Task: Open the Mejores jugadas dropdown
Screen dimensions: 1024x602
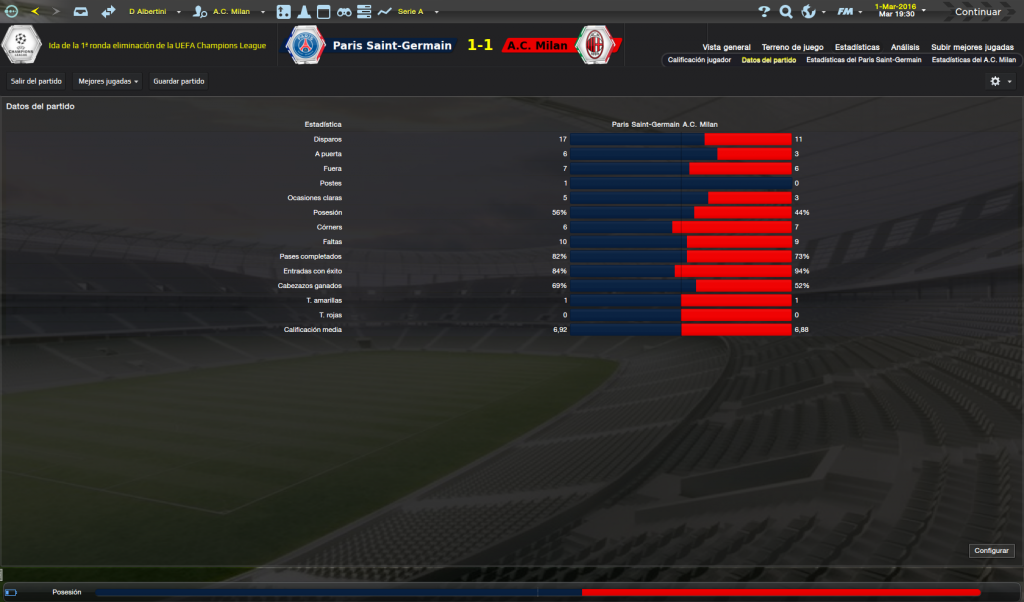Action: 108,81
